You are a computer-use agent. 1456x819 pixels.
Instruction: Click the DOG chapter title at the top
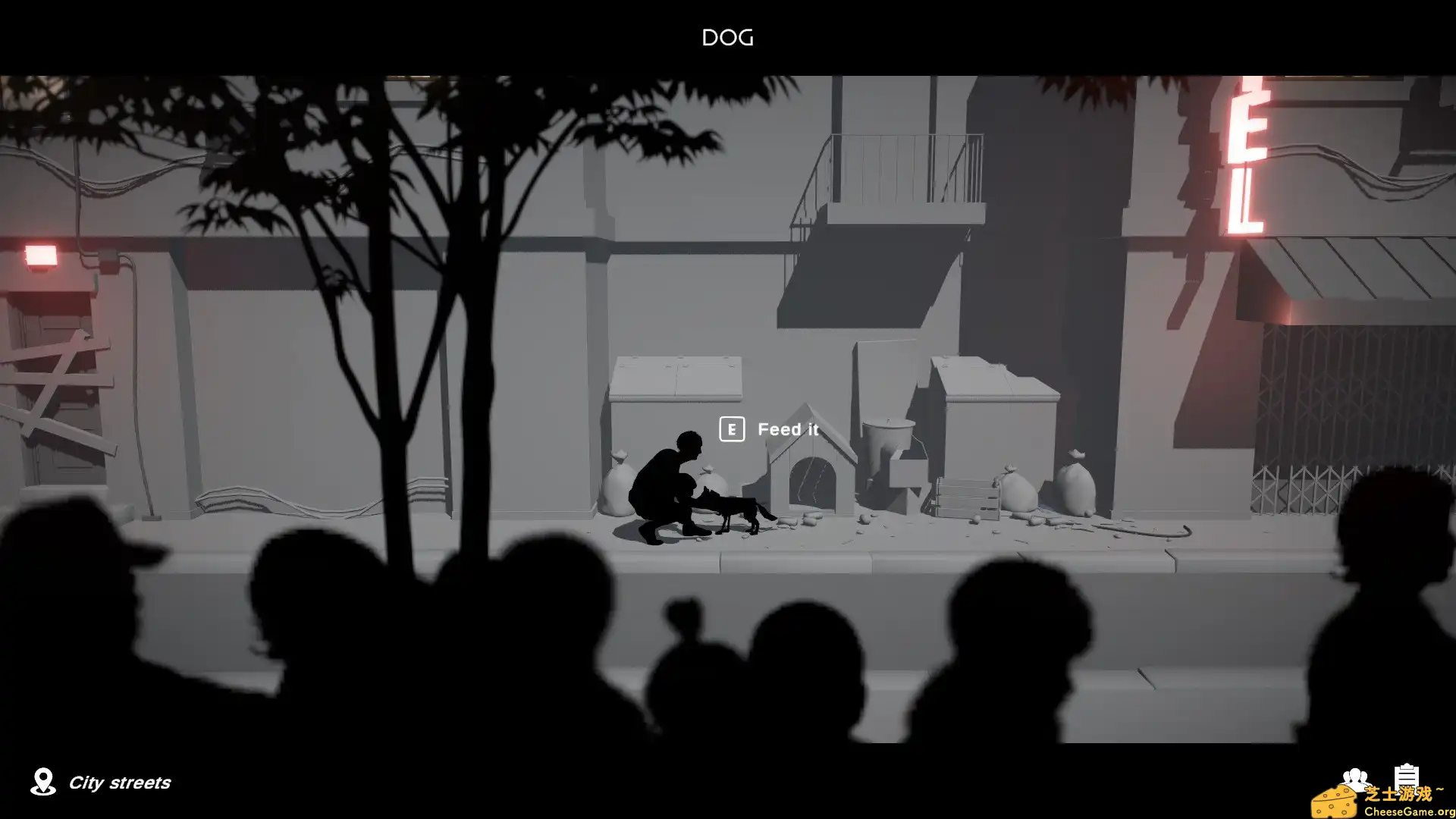pyautogui.click(x=726, y=37)
